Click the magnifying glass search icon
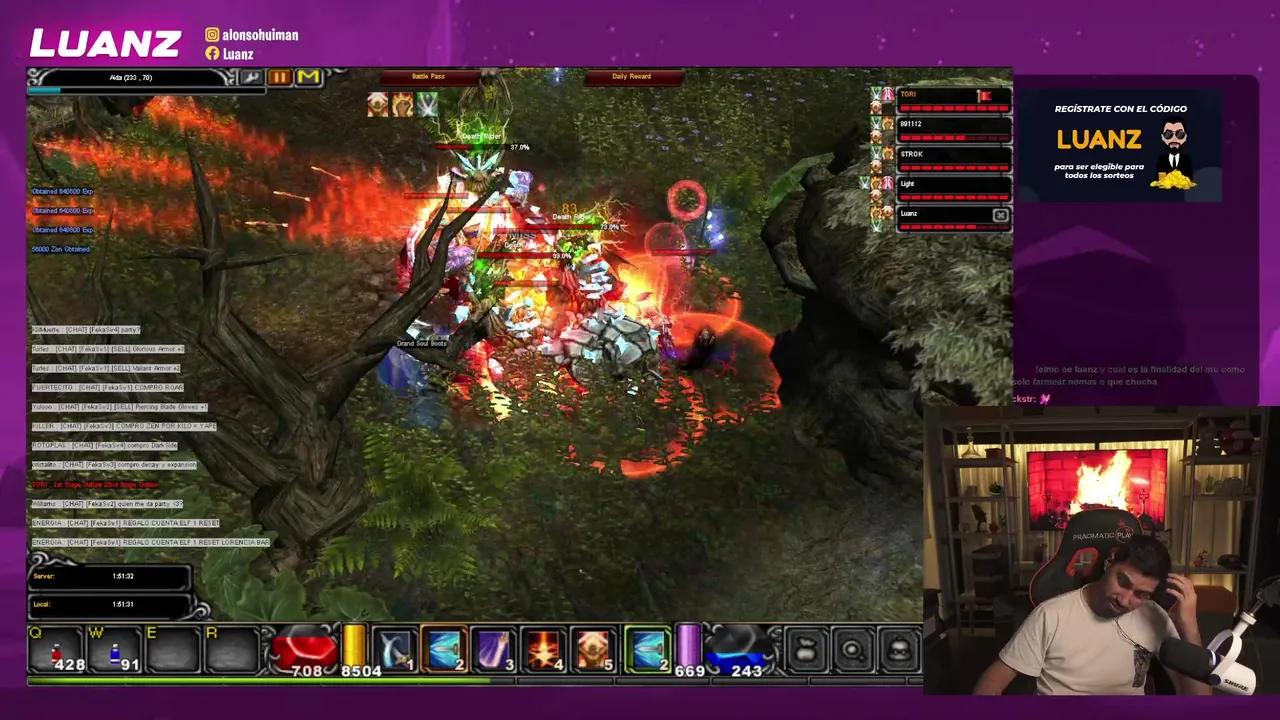1280x720 pixels. click(x=852, y=650)
